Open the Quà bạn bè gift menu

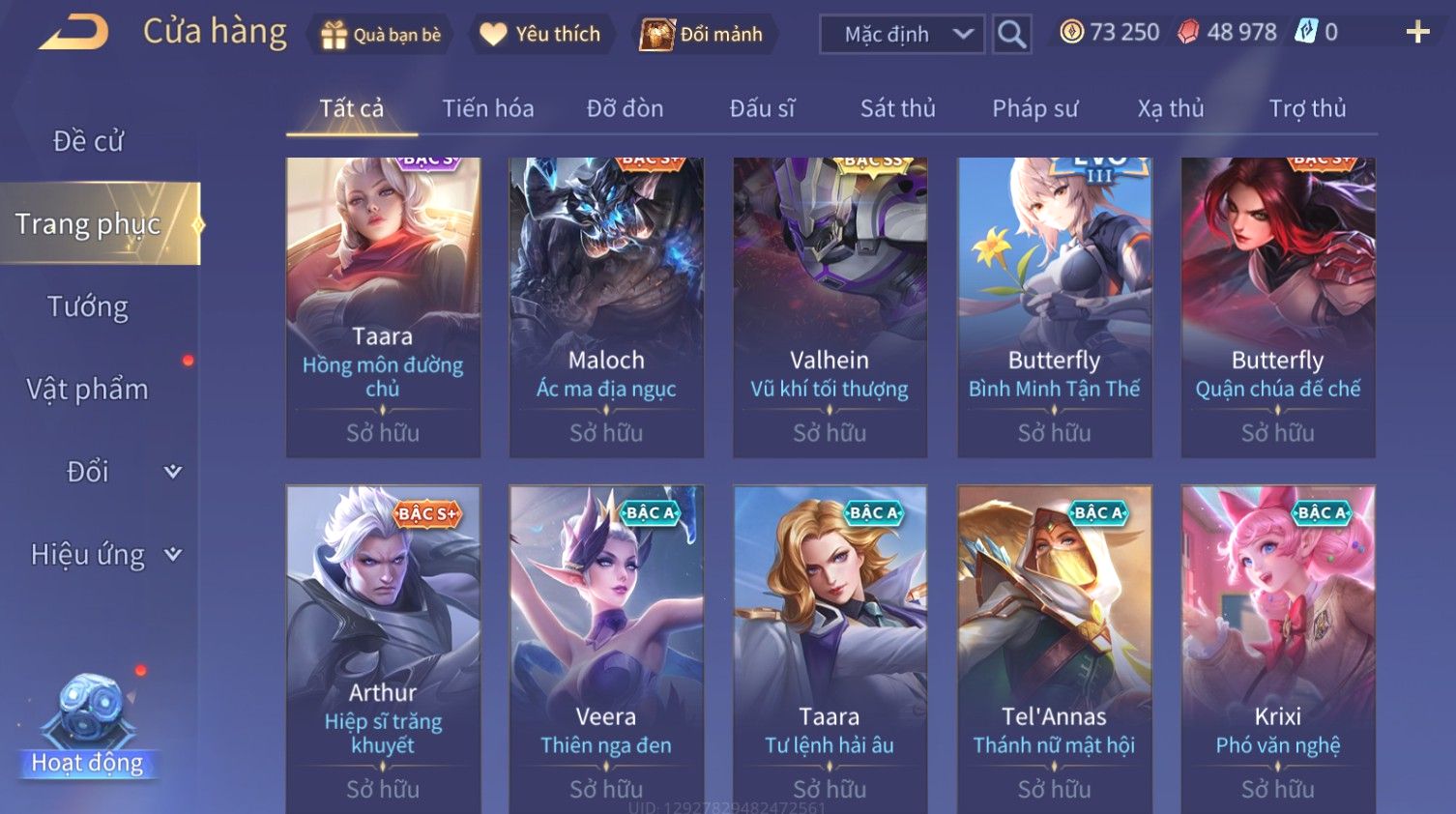[381, 35]
